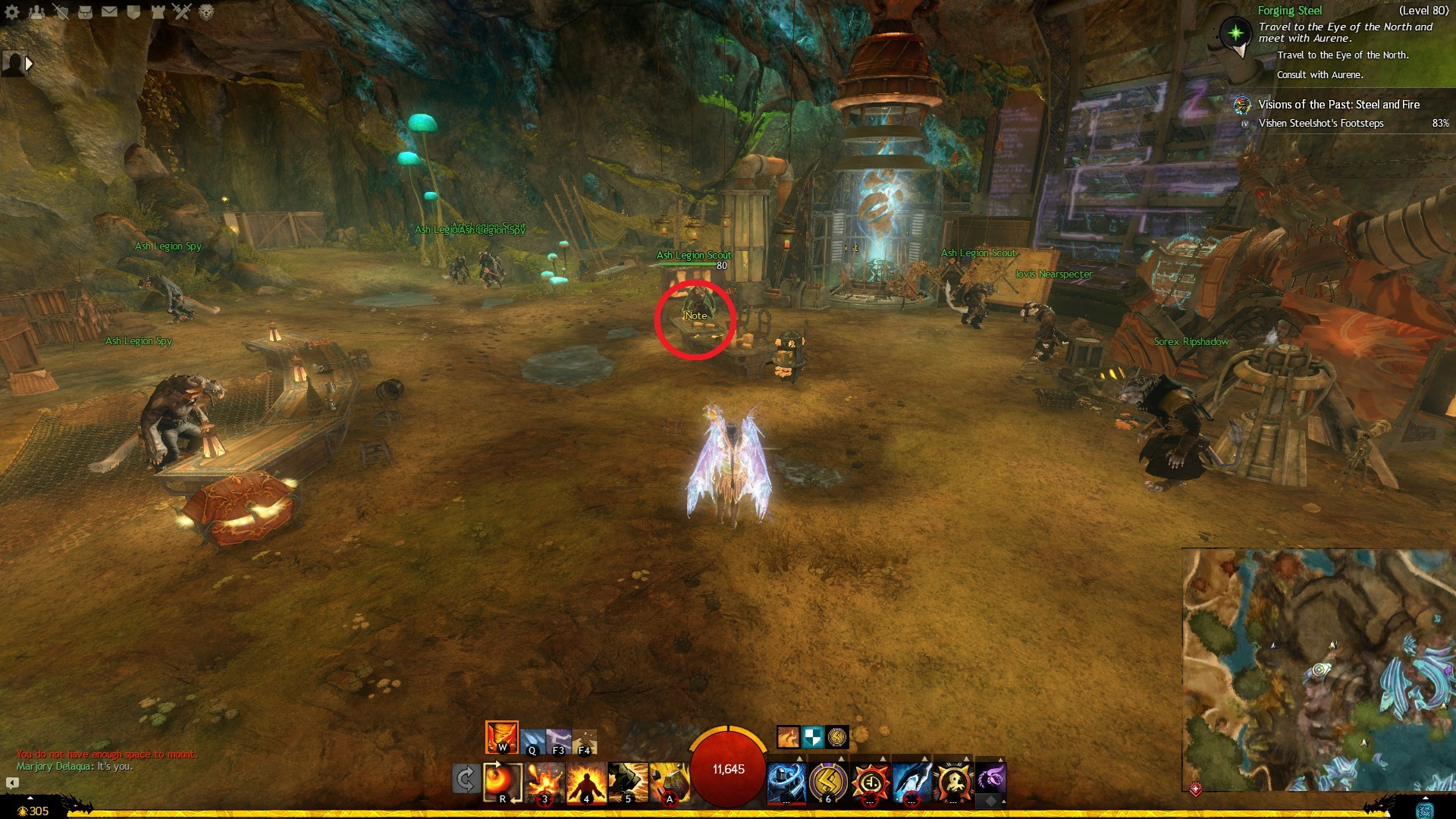Select the Forging Steel story objective
The image size is (1456, 819).
coord(1290,11)
